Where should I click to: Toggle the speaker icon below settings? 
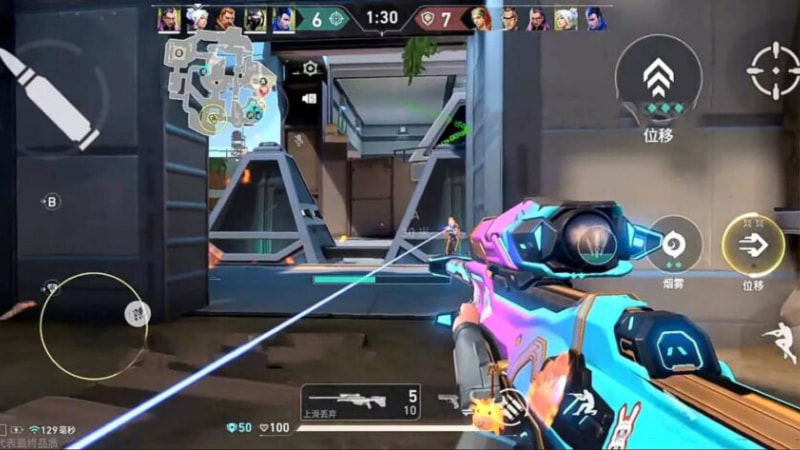(309, 98)
